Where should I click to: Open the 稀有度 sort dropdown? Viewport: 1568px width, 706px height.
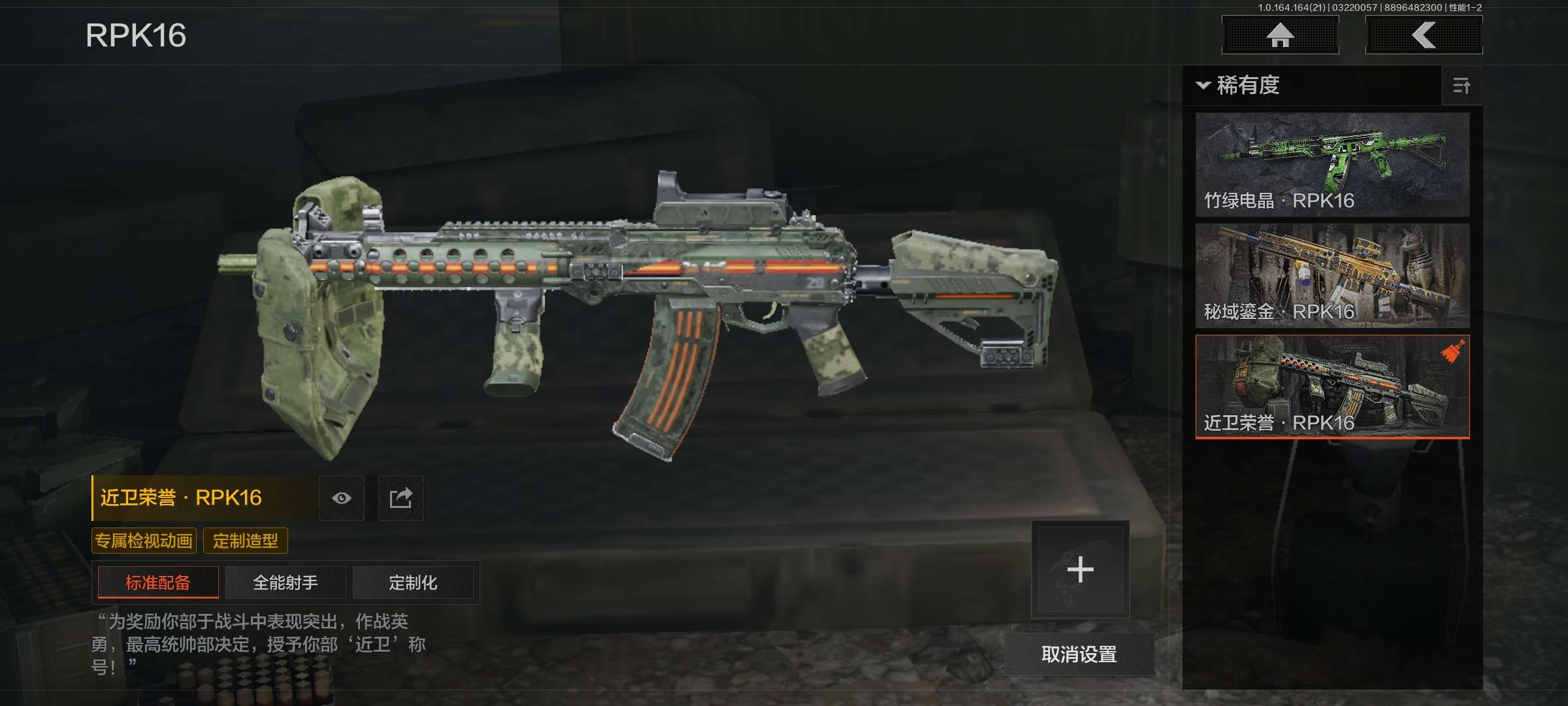pos(1239,86)
